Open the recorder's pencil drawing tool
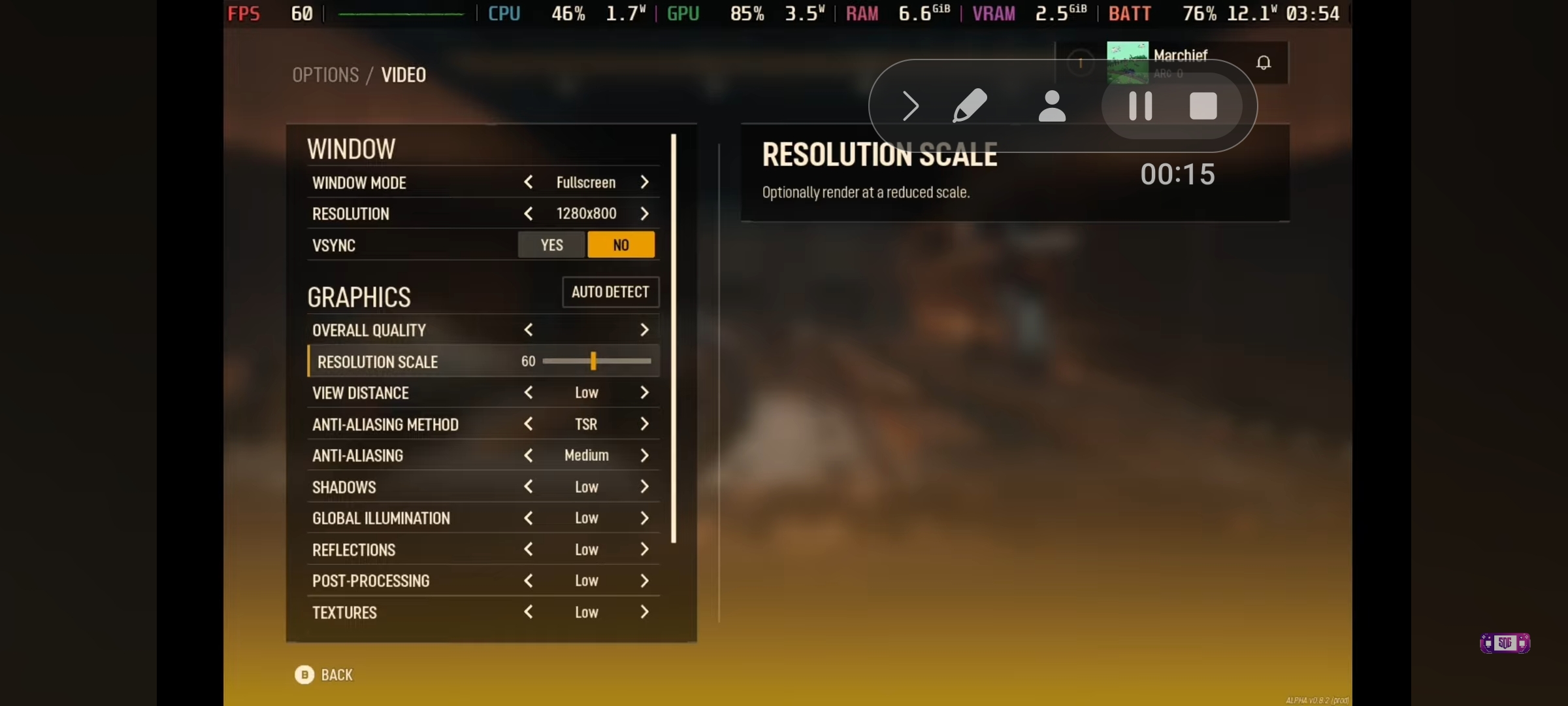1568x706 pixels. coord(970,106)
